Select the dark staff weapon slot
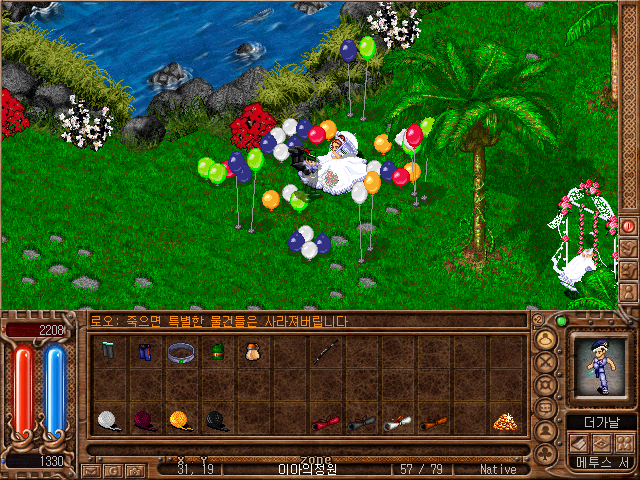The image size is (640, 480). tap(325, 352)
